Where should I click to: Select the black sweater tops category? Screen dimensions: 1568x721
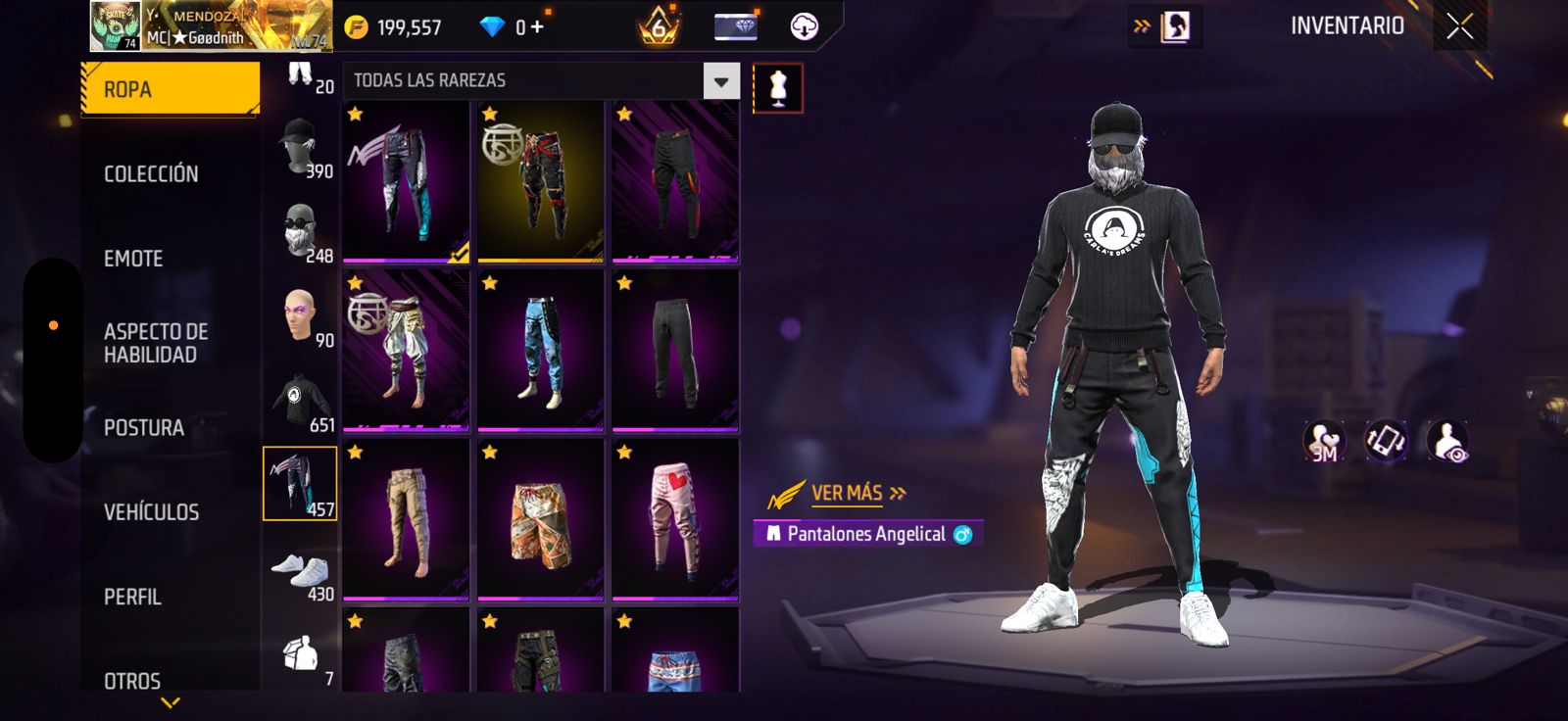[x=300, y=401]
